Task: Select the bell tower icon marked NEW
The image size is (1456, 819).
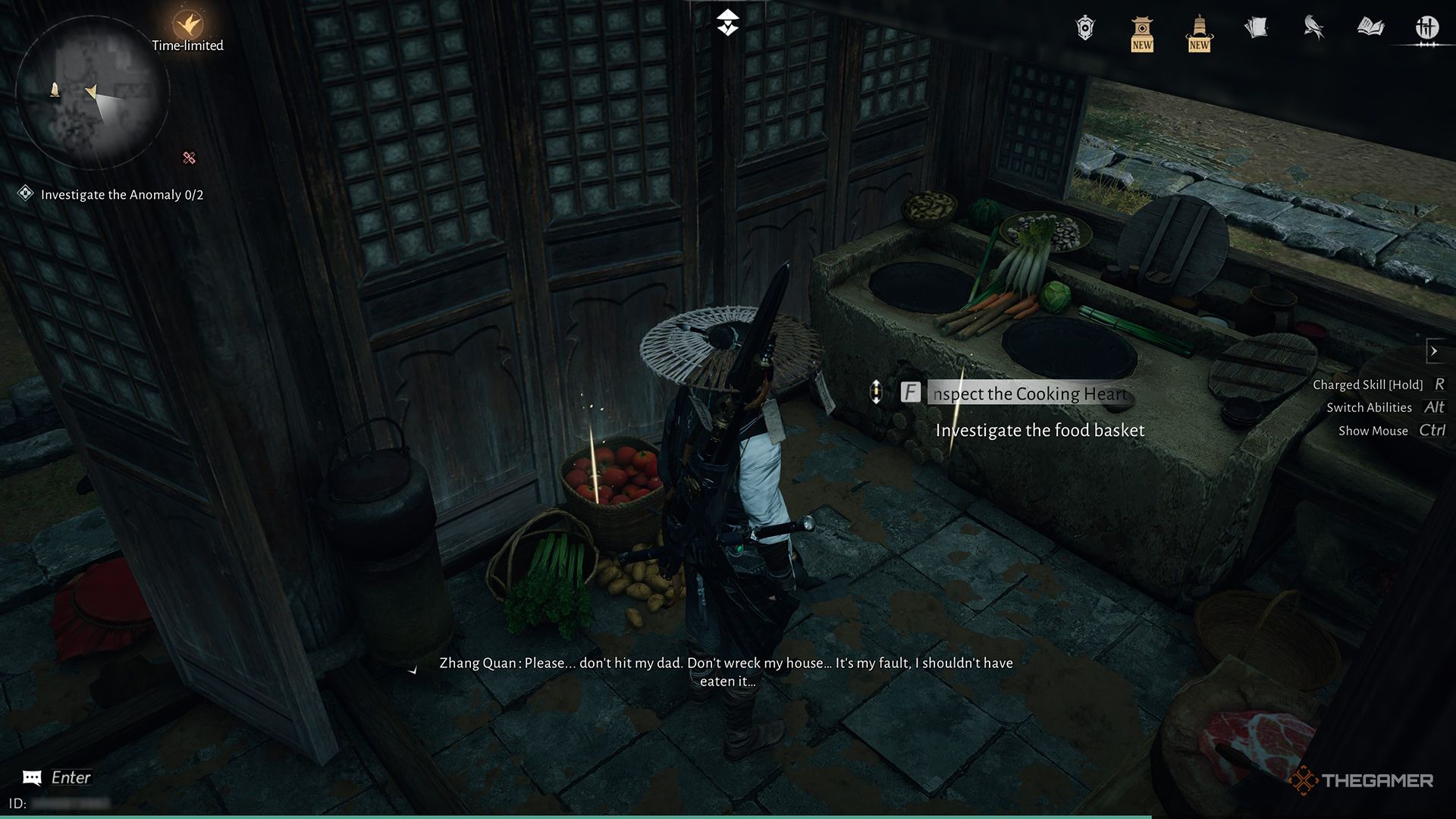Action: point(1198,32)
